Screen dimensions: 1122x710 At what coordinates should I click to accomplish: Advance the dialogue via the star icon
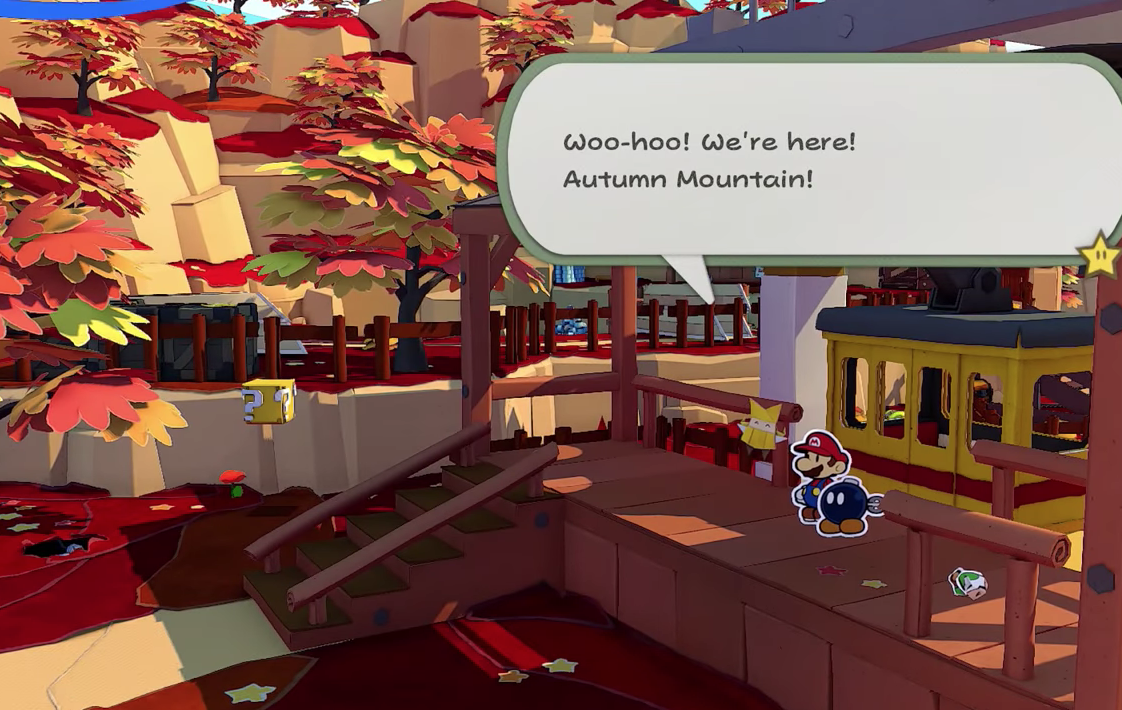[x=1099, y=256]
